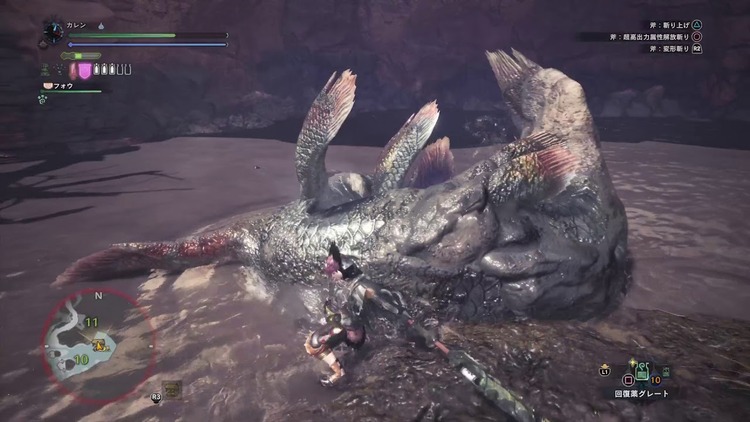Choose the next item beside the potion
Screen dimensions: 750x422
(x=667, y=373)
